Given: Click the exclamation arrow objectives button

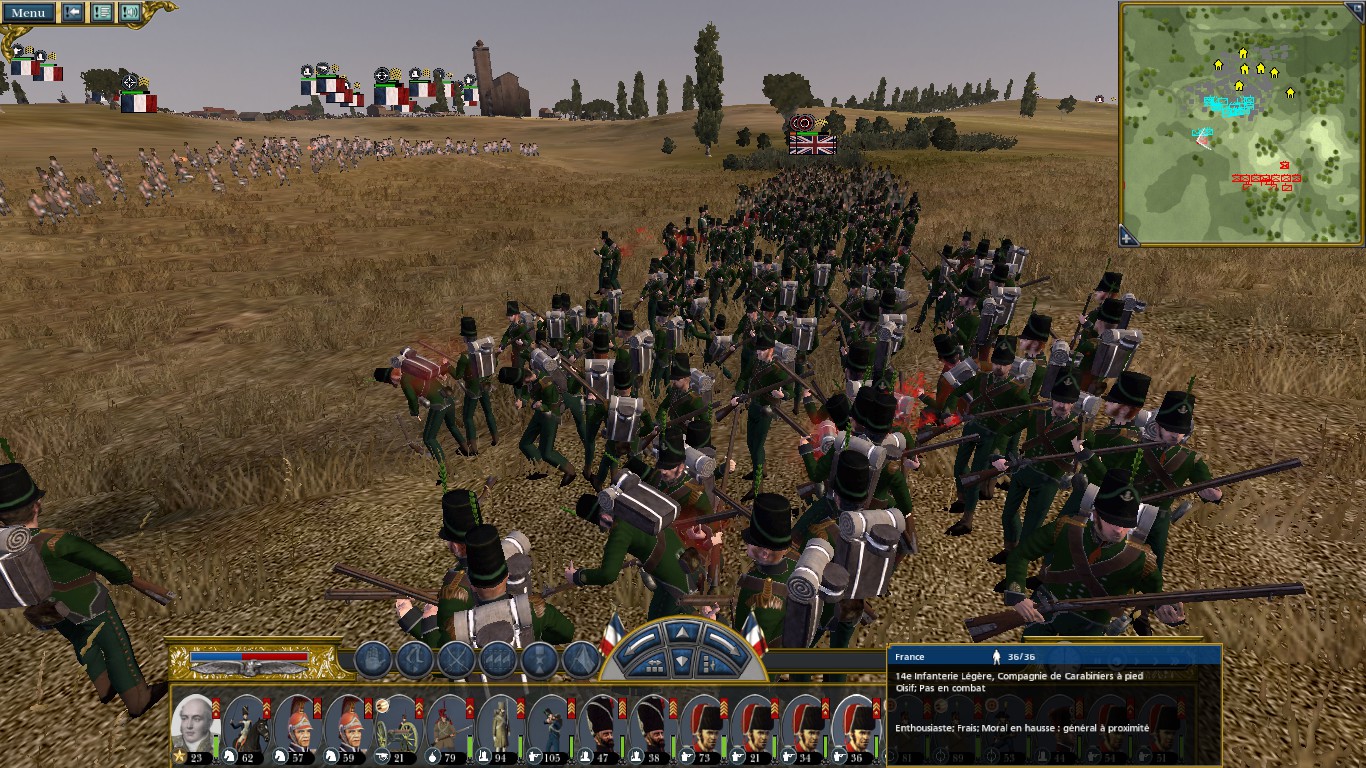Looking at the screenshot, I should [x=73, y=13].
